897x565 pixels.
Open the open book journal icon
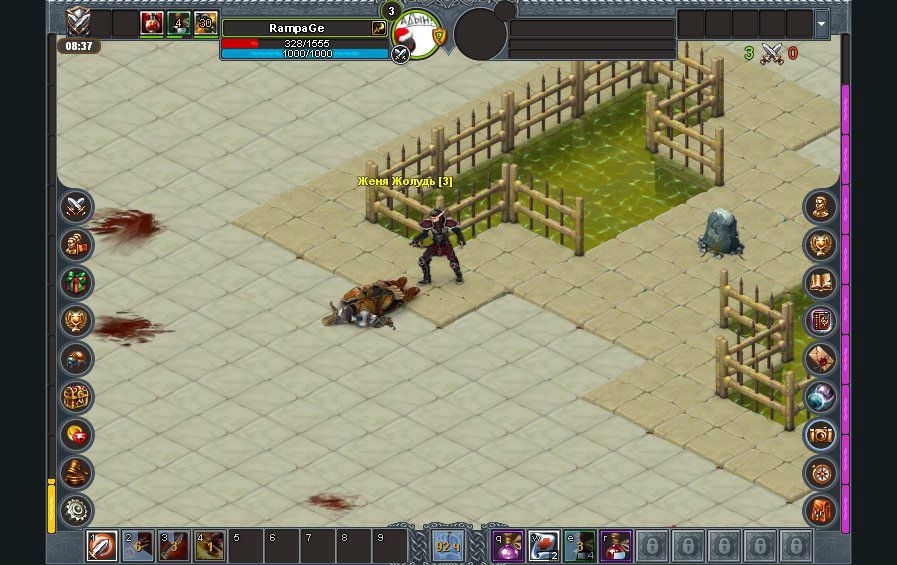point(820,283)
